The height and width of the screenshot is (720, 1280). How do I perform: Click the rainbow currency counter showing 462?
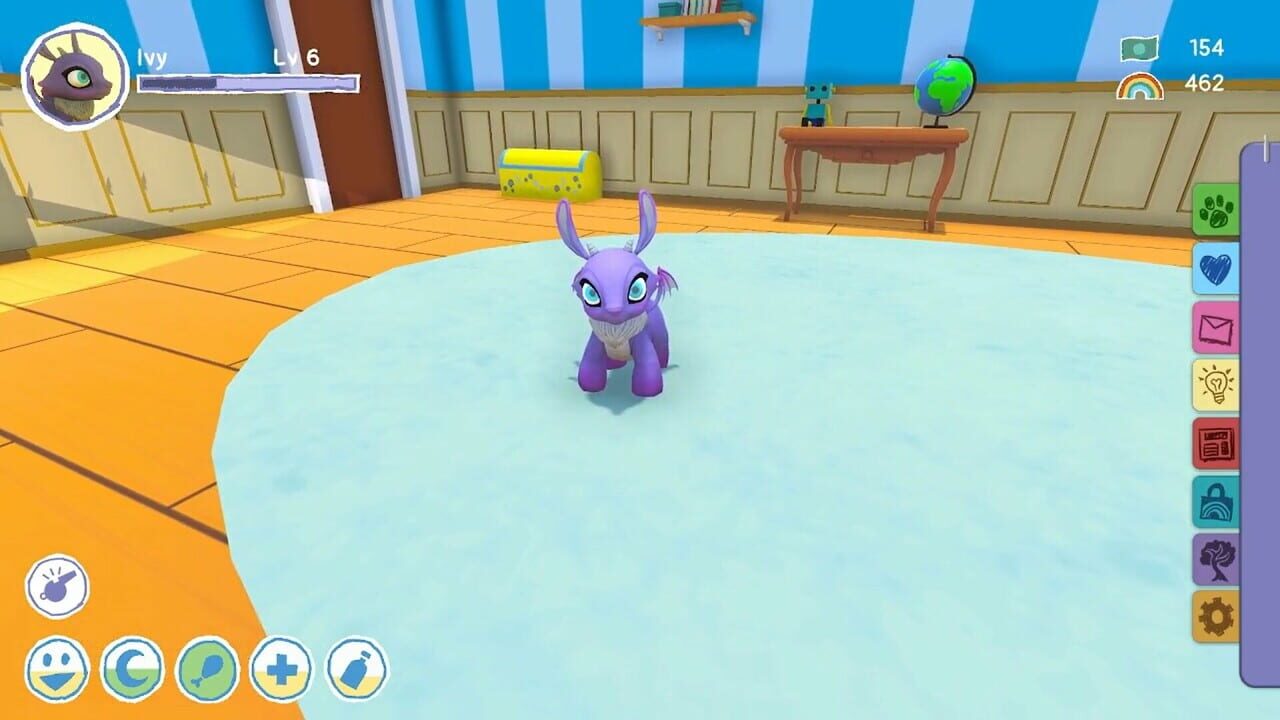(1183, 83)
